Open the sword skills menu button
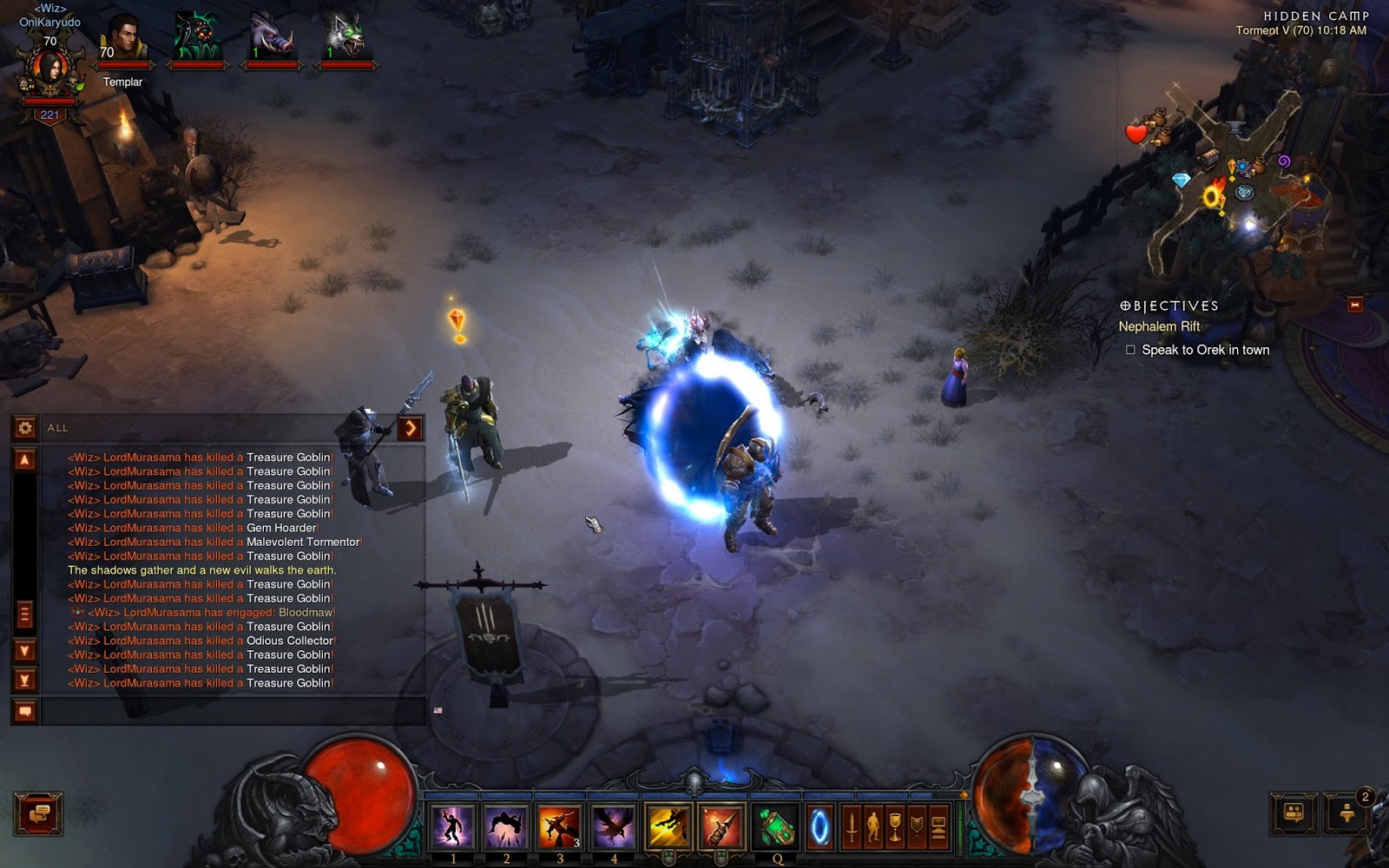The image size is (1389, 868). click(852, 828)
